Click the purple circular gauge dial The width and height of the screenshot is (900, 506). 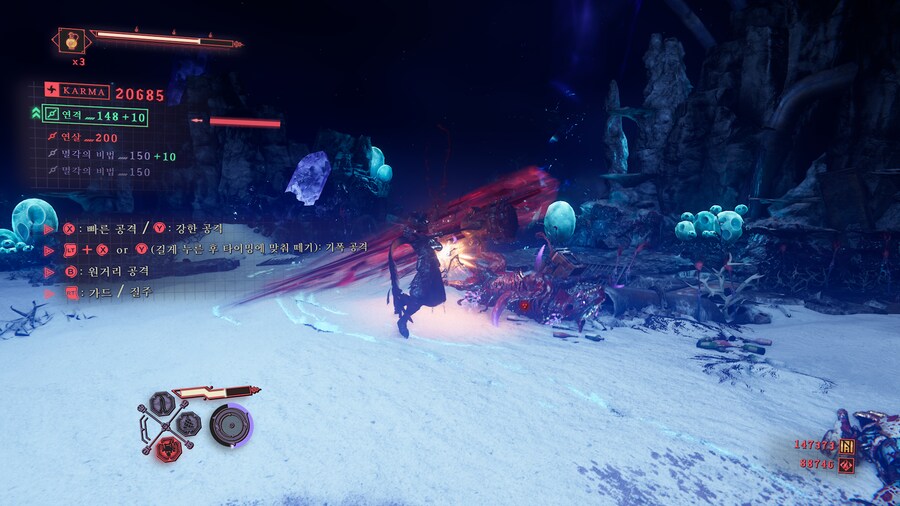pos(230,424)
